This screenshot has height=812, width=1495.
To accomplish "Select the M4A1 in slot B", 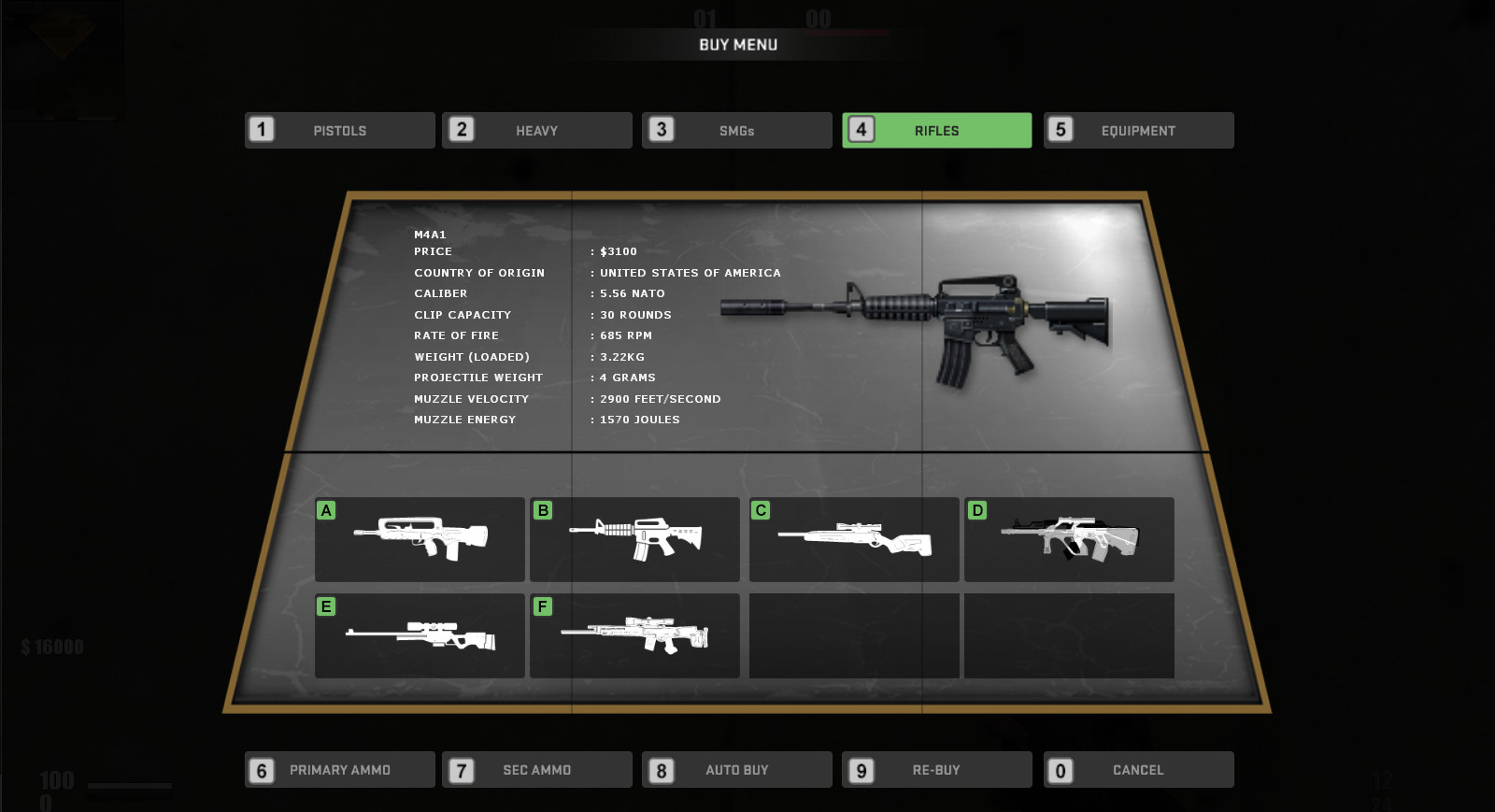I will (634, 539).
